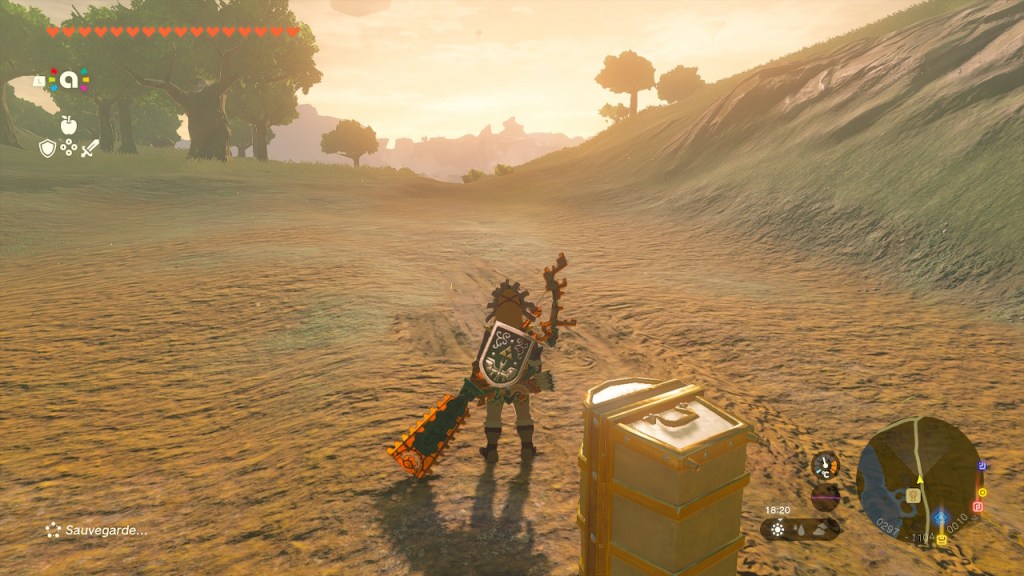The height and width of the screenshot is (576, 1024).
Task: Select the amiibo ability icon
Action: [68, 79]
